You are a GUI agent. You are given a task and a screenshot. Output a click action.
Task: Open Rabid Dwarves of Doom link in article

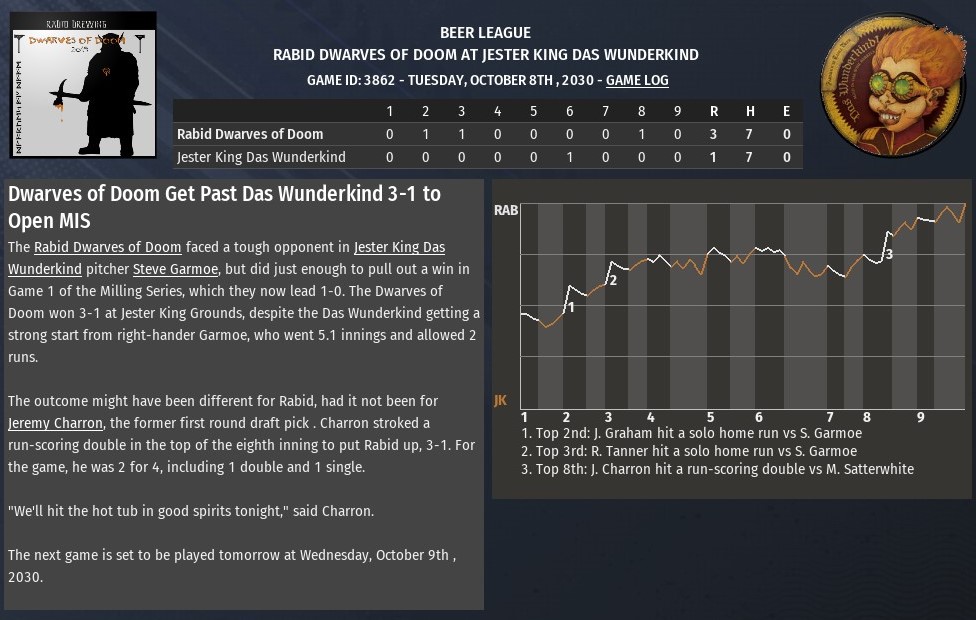(108, 247)
